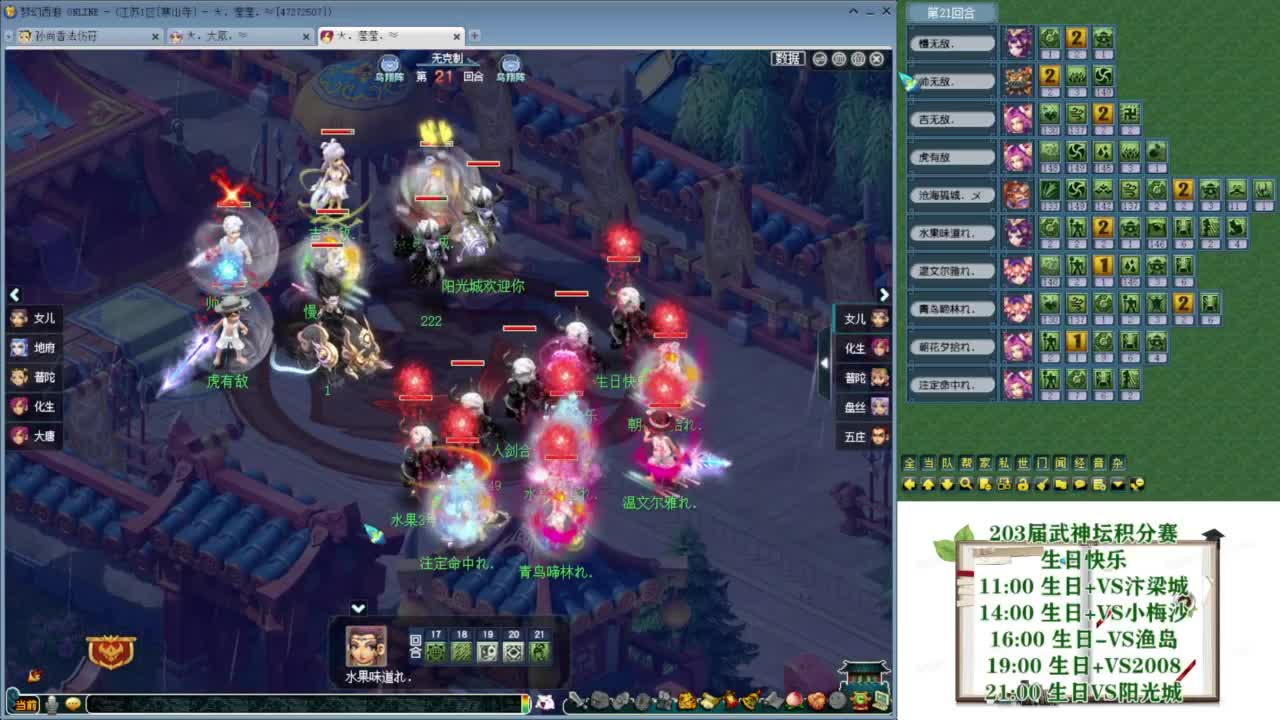The height and width of the screenshot is (720, 1280).
Task: Click the yellow scroll icon in the item bar
Action: [x=709, y=700]
